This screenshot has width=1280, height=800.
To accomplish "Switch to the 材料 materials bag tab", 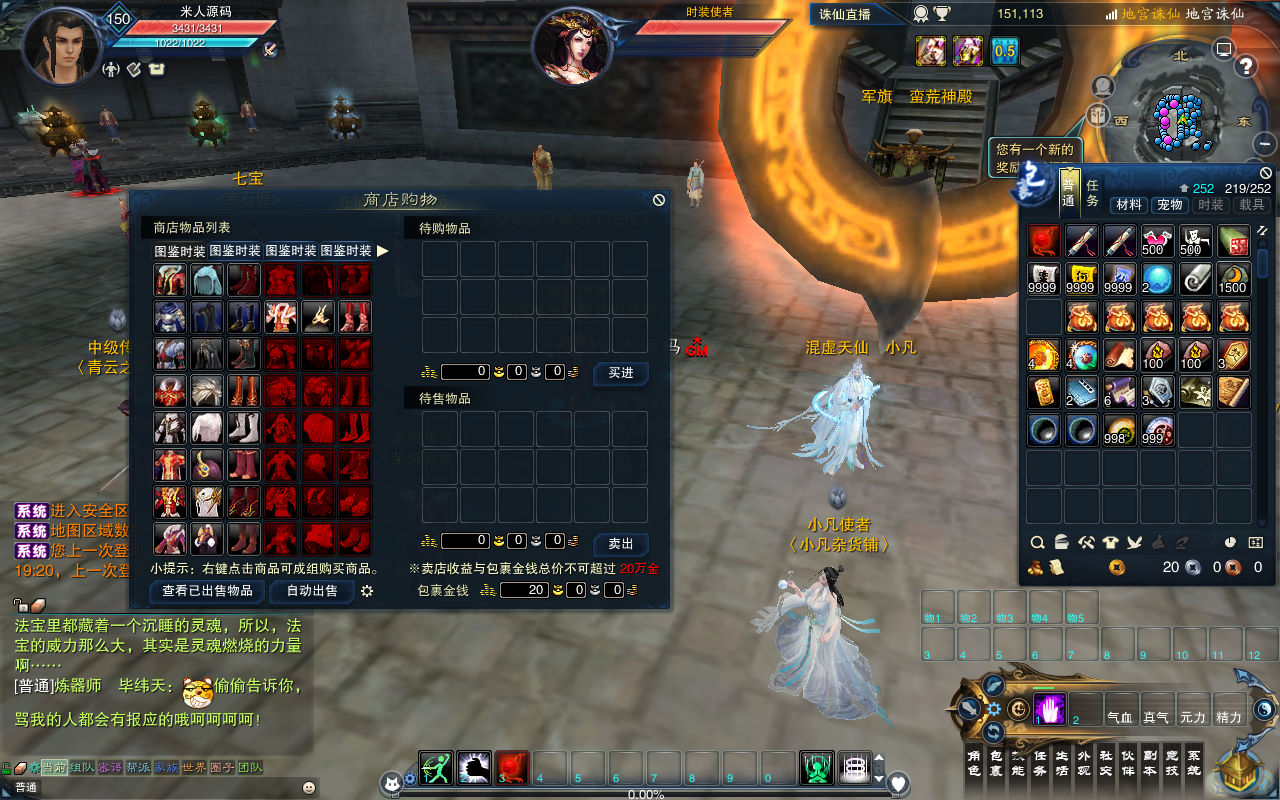I will pos(1129,205).
